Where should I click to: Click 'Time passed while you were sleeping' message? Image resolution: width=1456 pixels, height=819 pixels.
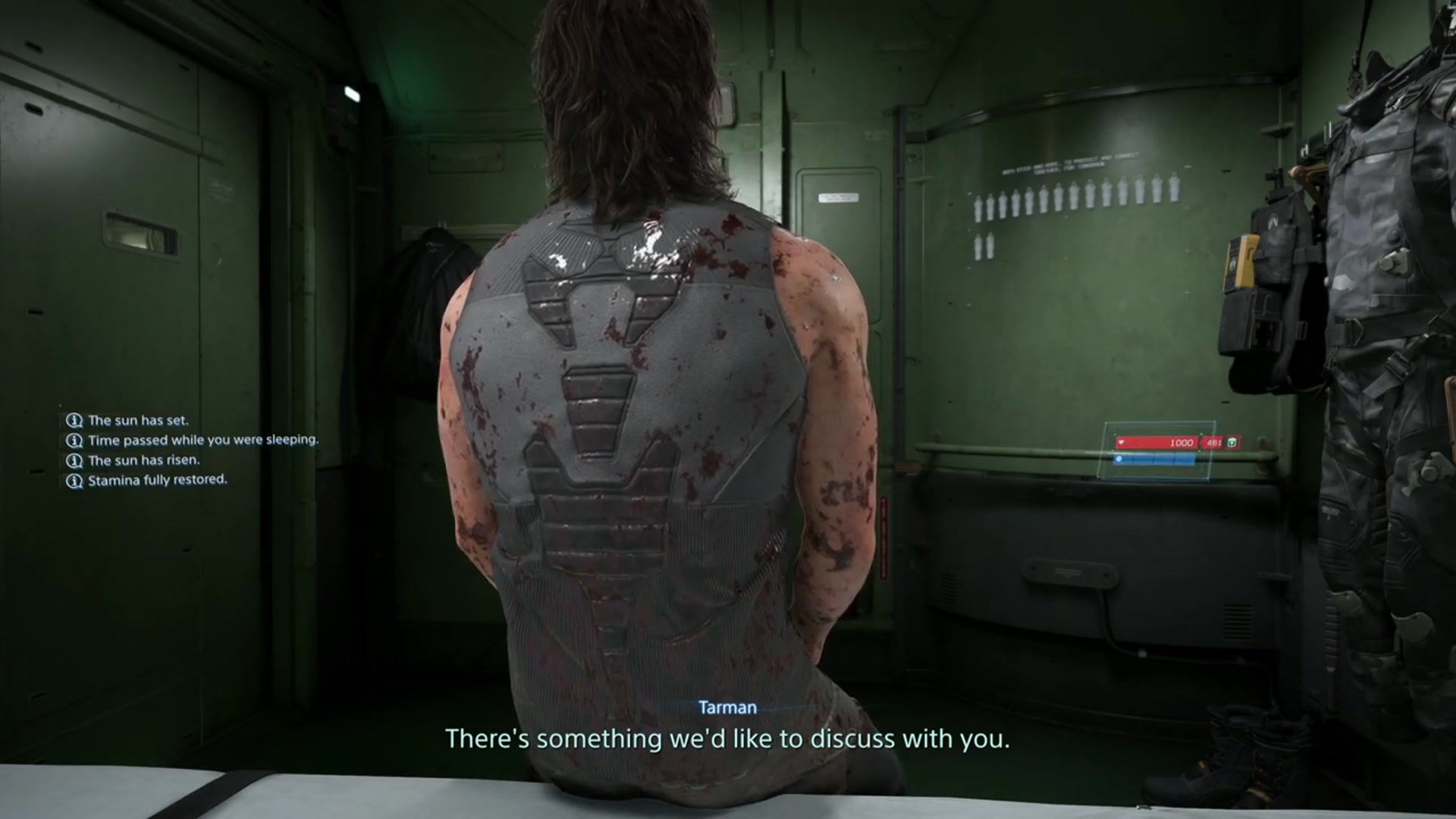click(203, 438)
